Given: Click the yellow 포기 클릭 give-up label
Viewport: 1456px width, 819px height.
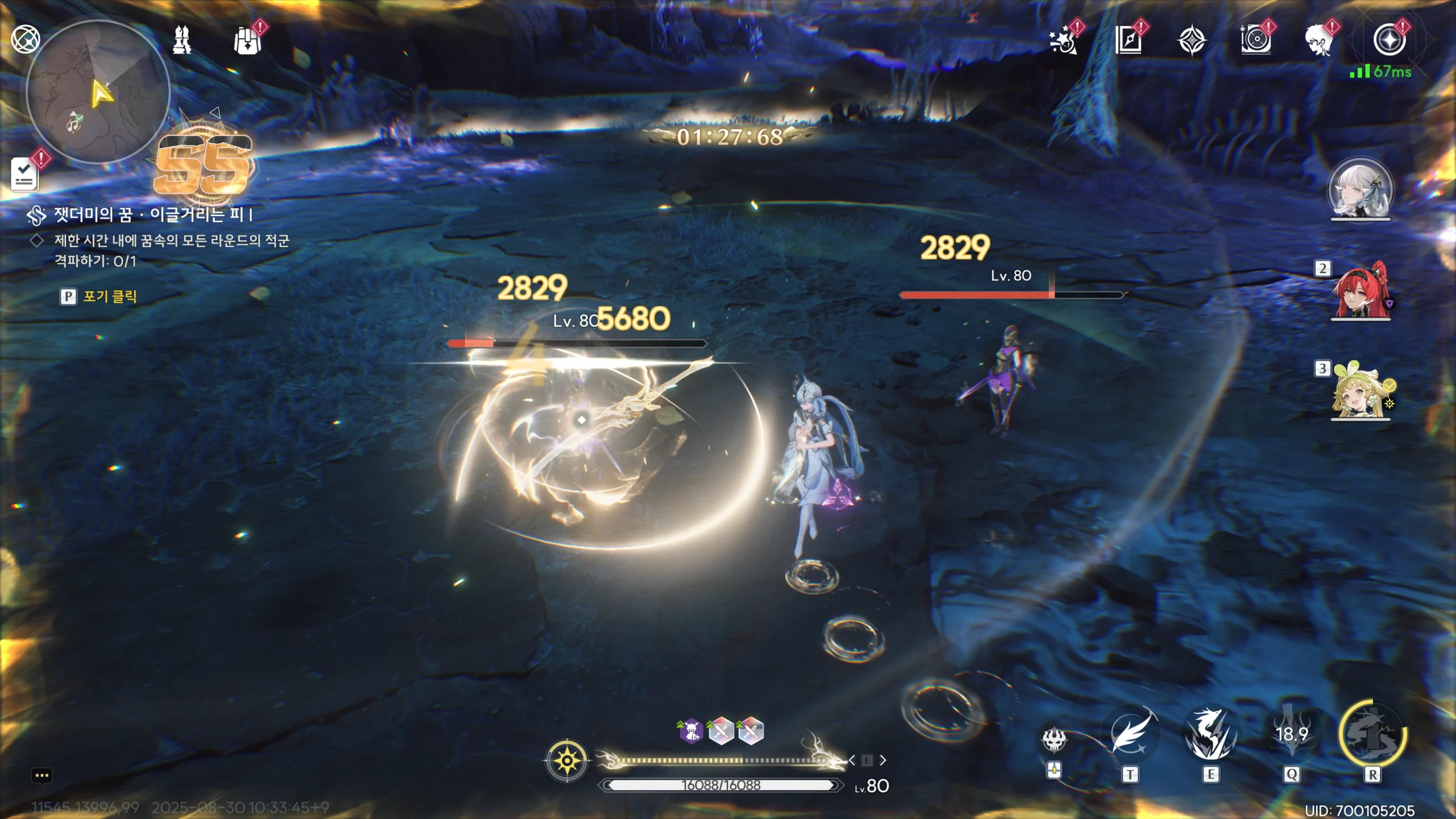Looking at the screenshot, I should tap(110, 296).
